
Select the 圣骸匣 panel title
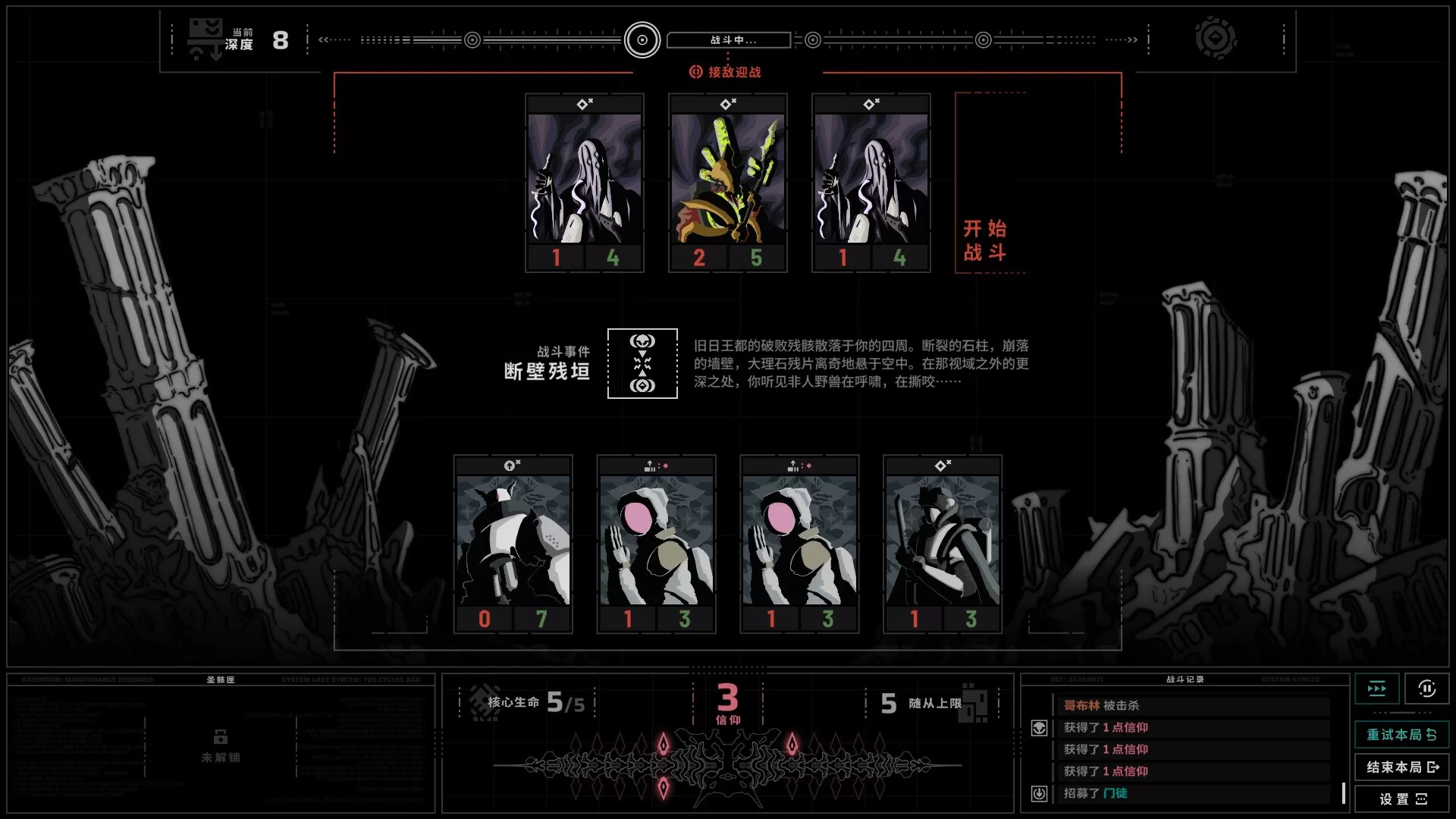(220, 679)
